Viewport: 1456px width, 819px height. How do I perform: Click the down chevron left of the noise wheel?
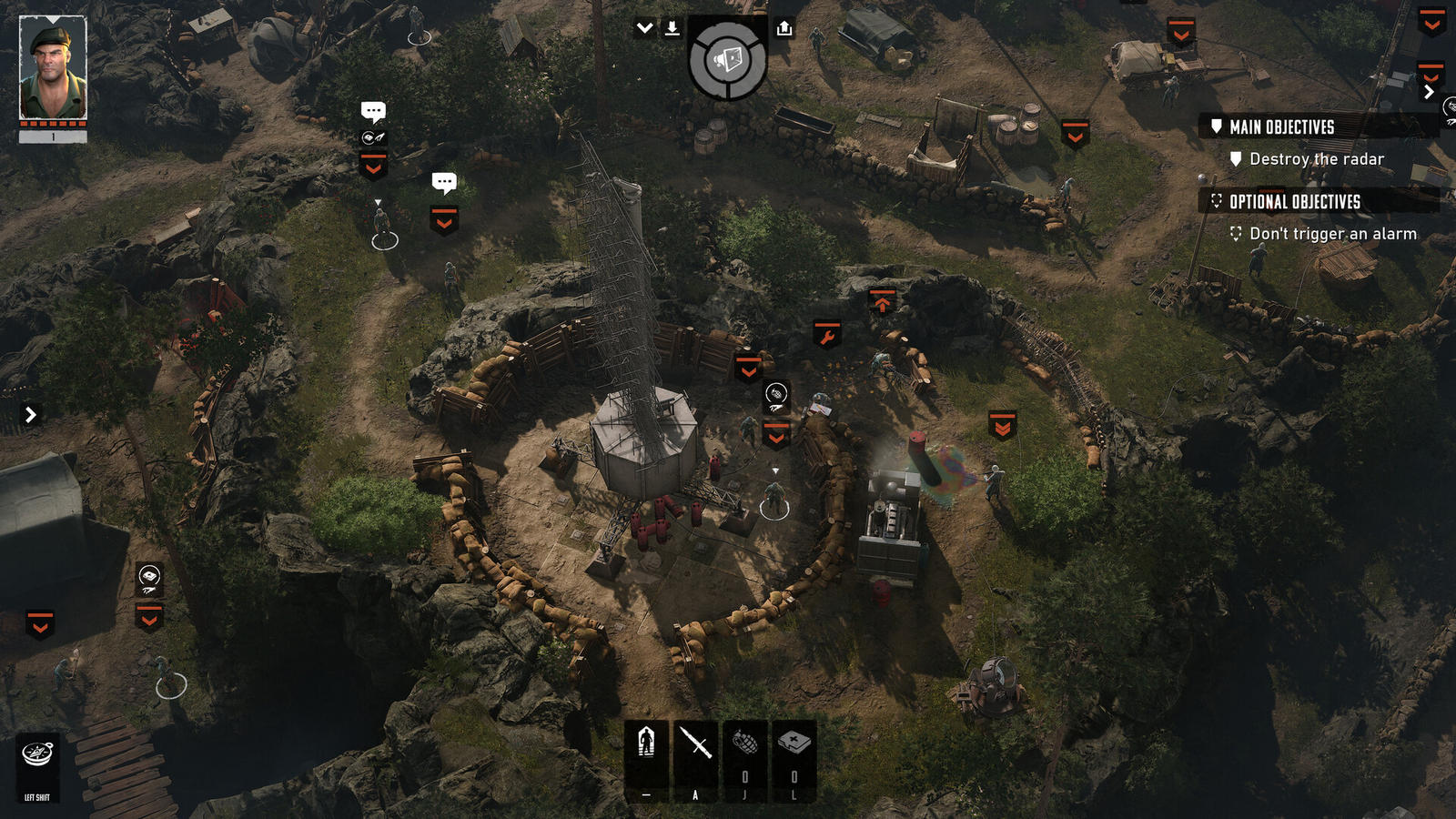point(644,26)
